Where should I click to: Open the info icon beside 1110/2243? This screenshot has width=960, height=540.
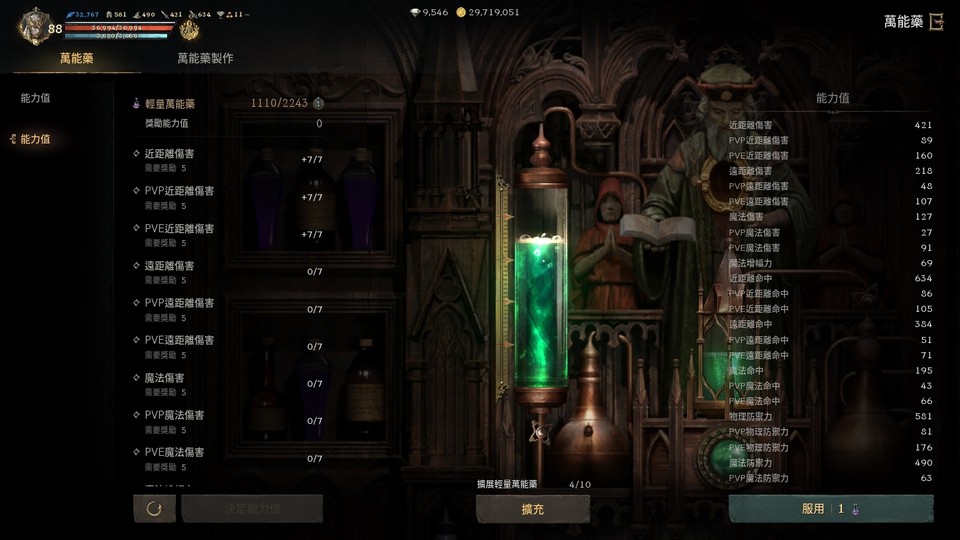click(x=318, y=103)
